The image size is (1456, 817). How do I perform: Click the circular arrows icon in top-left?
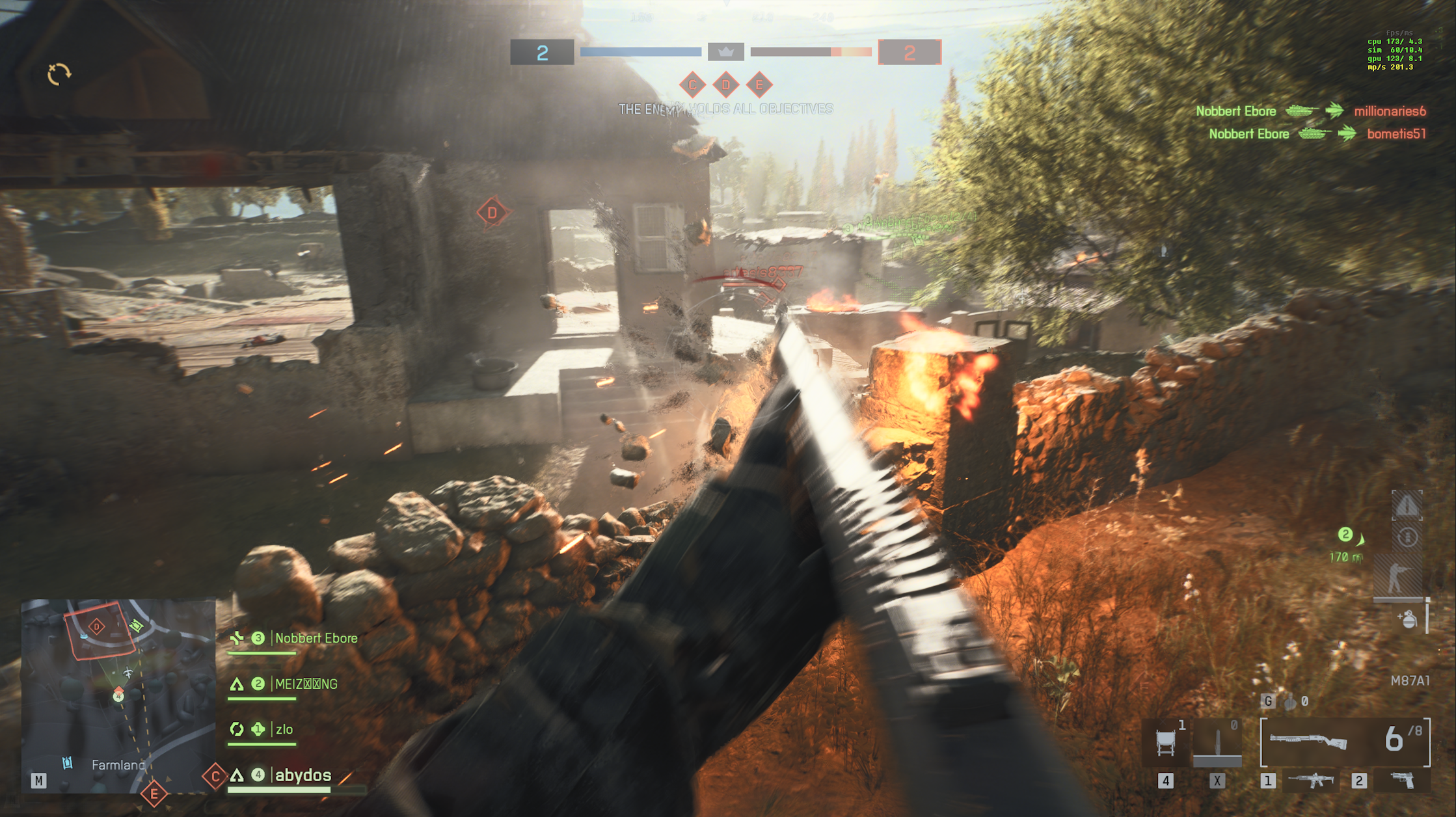pyautogui.click(x=59, y=74)
